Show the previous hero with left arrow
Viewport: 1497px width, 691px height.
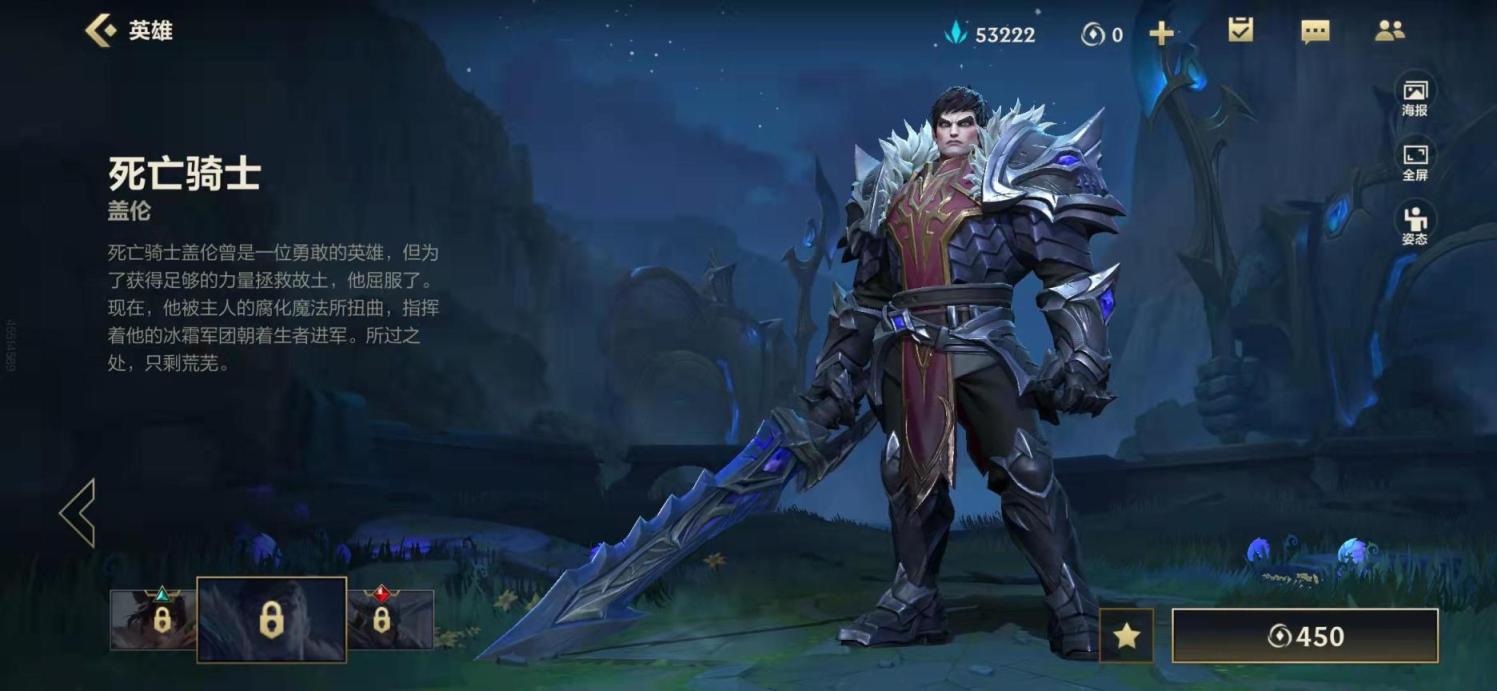78,513
